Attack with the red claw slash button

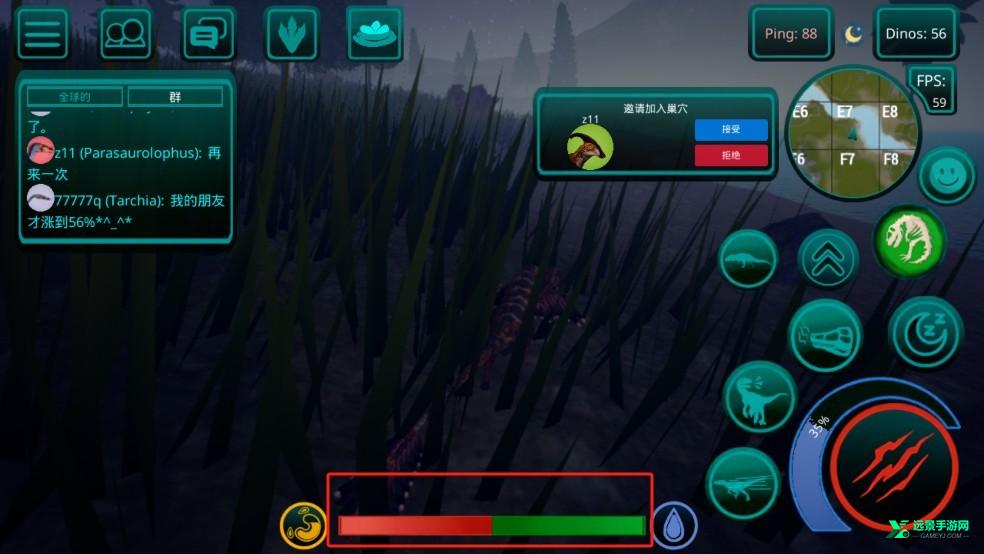[x=894, y=467]
